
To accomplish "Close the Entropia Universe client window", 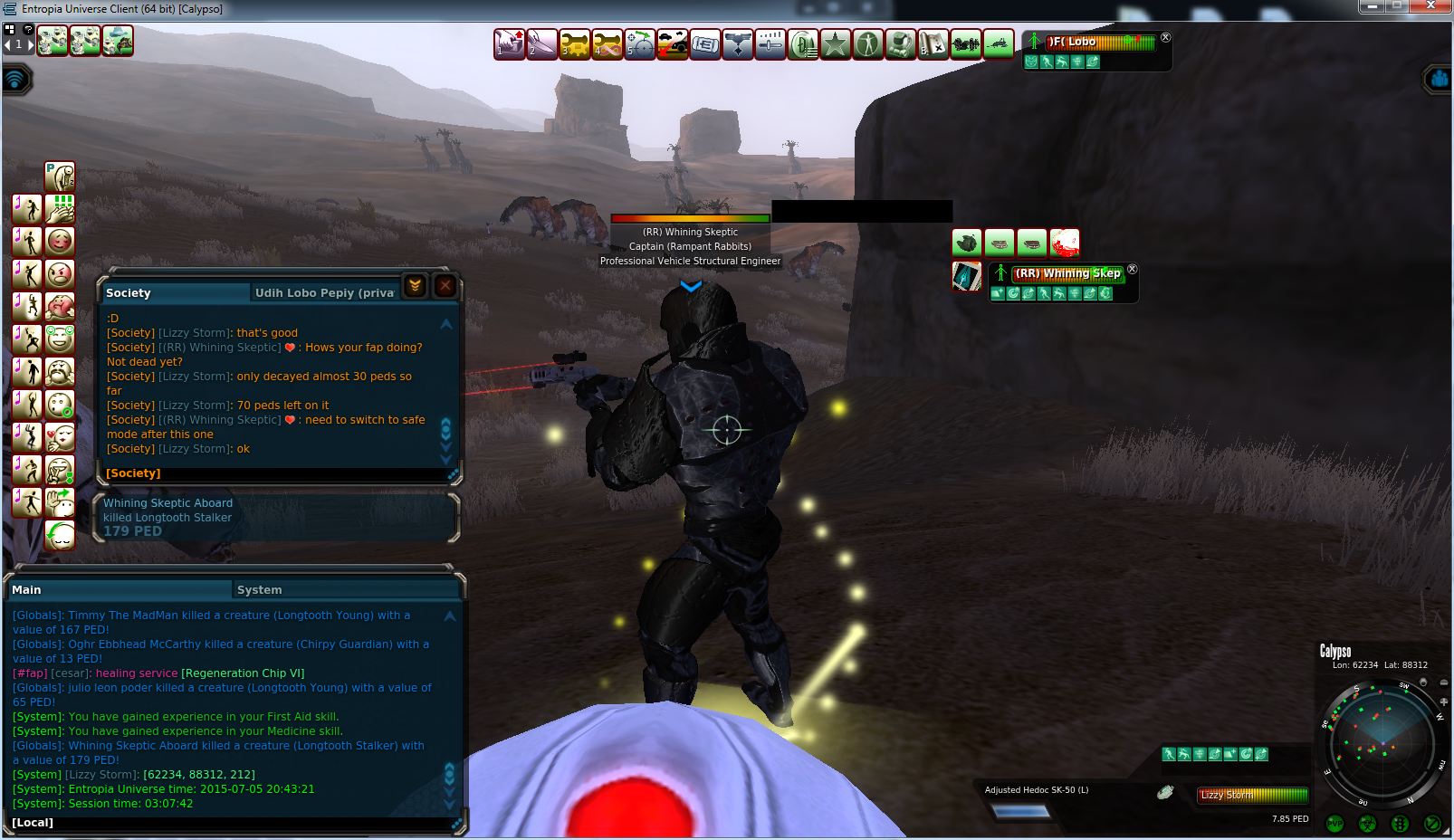I will pyautogui.click(x=1431, y=6).
